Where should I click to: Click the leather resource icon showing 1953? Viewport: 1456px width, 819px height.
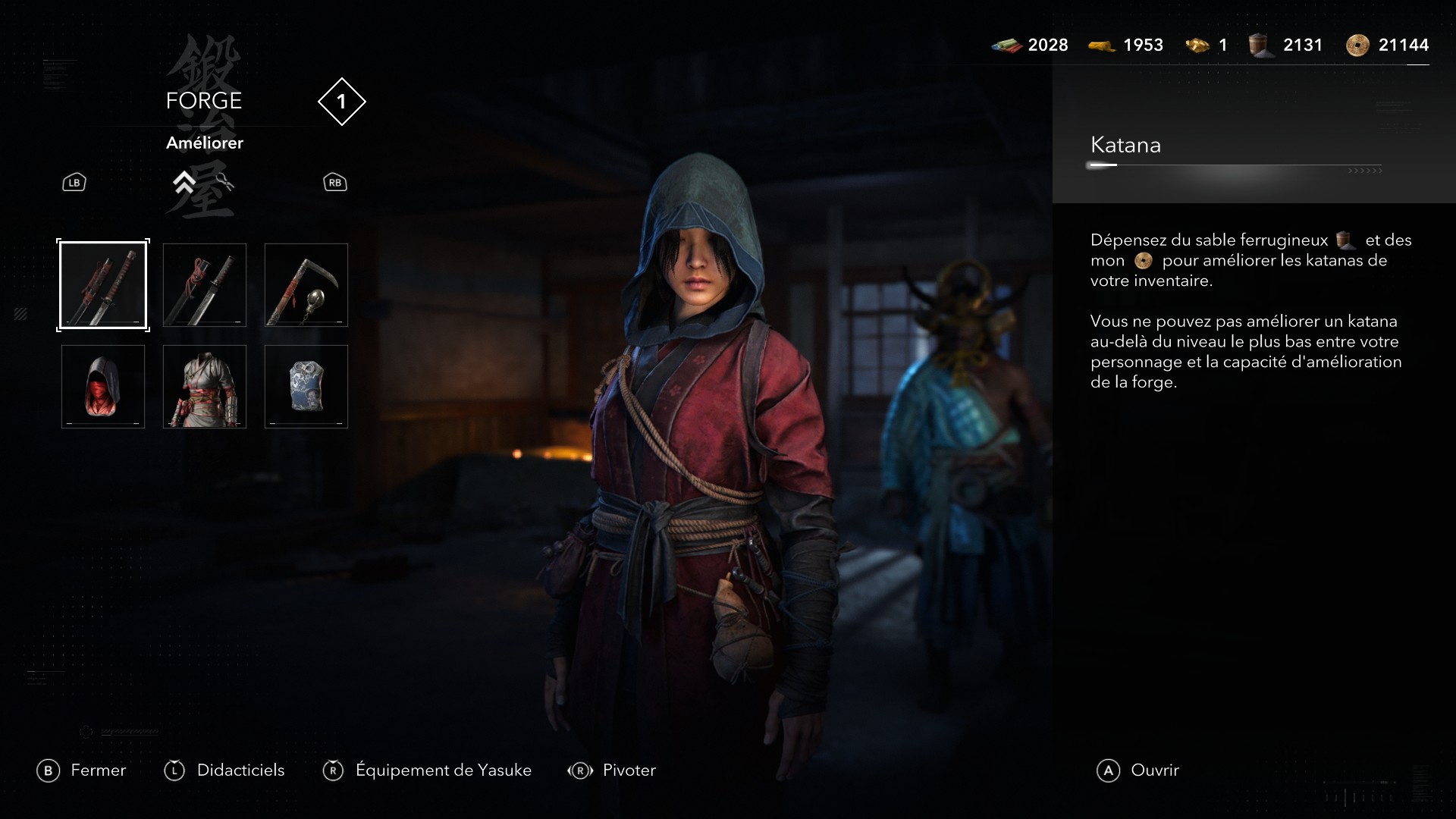pyautogui.click(x=1102, y=45)
